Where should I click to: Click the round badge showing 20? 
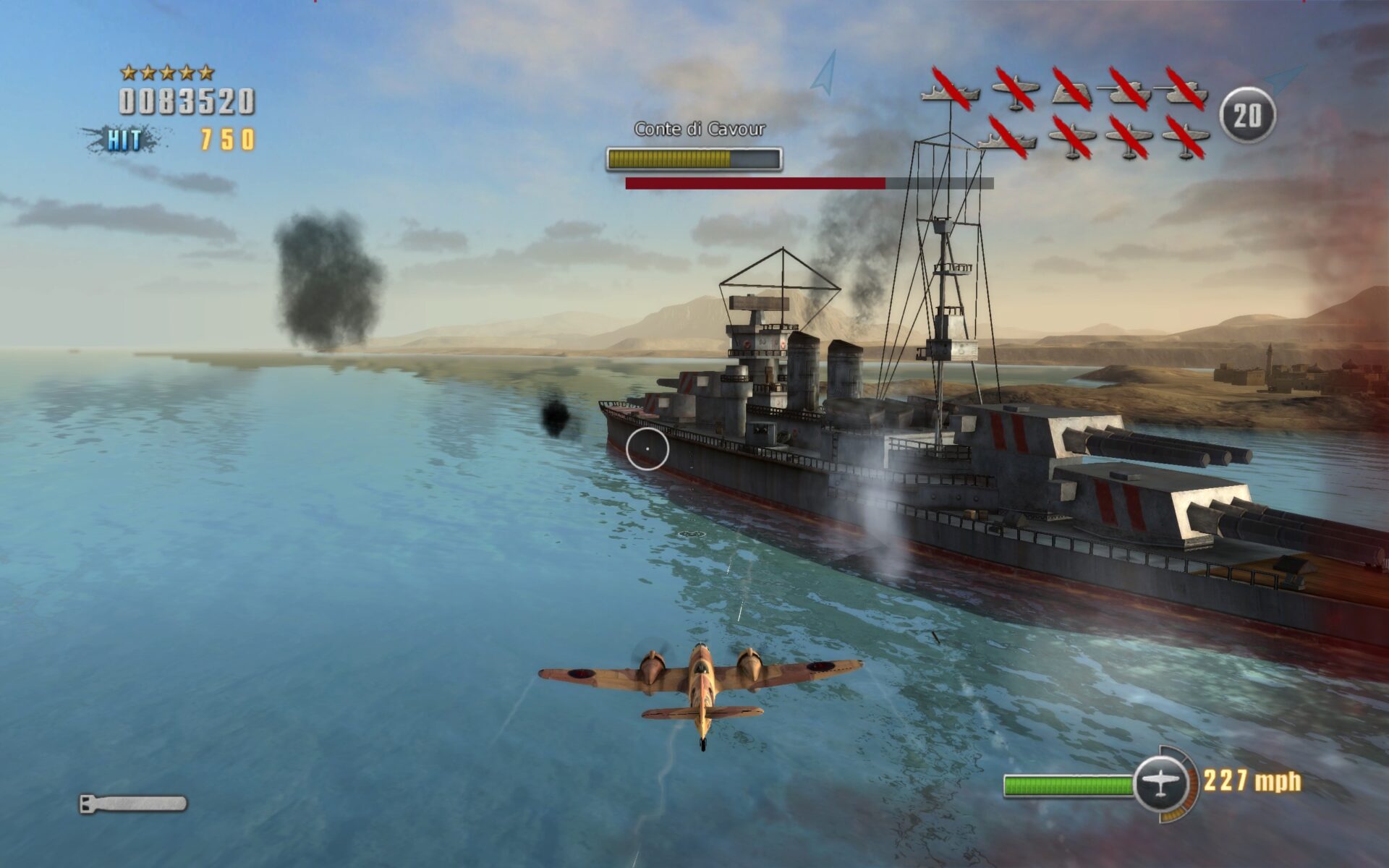[x=1247, y=115]
